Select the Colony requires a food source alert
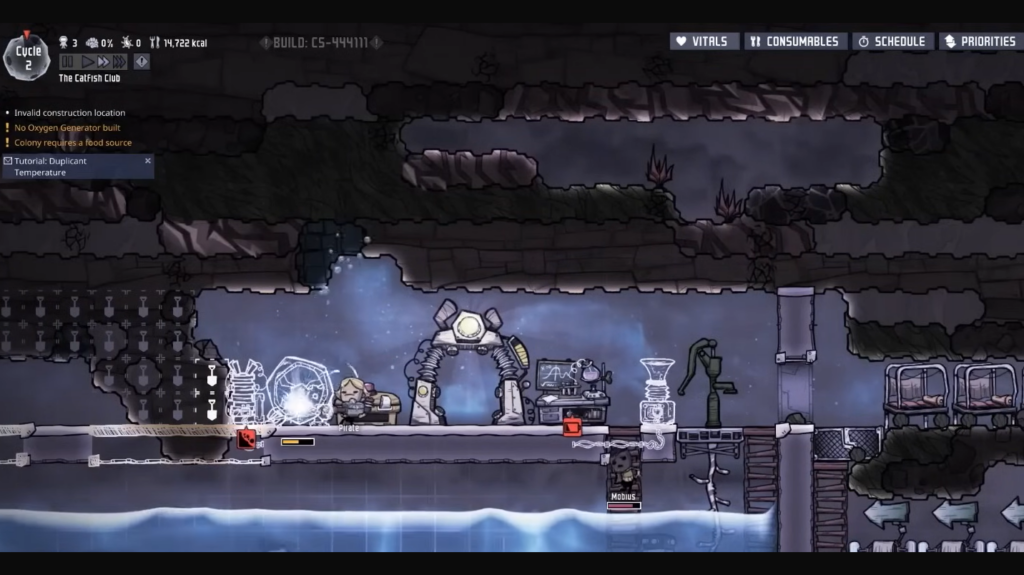The width and height of the screenshot is (1024, 575). tap(72, 143)
